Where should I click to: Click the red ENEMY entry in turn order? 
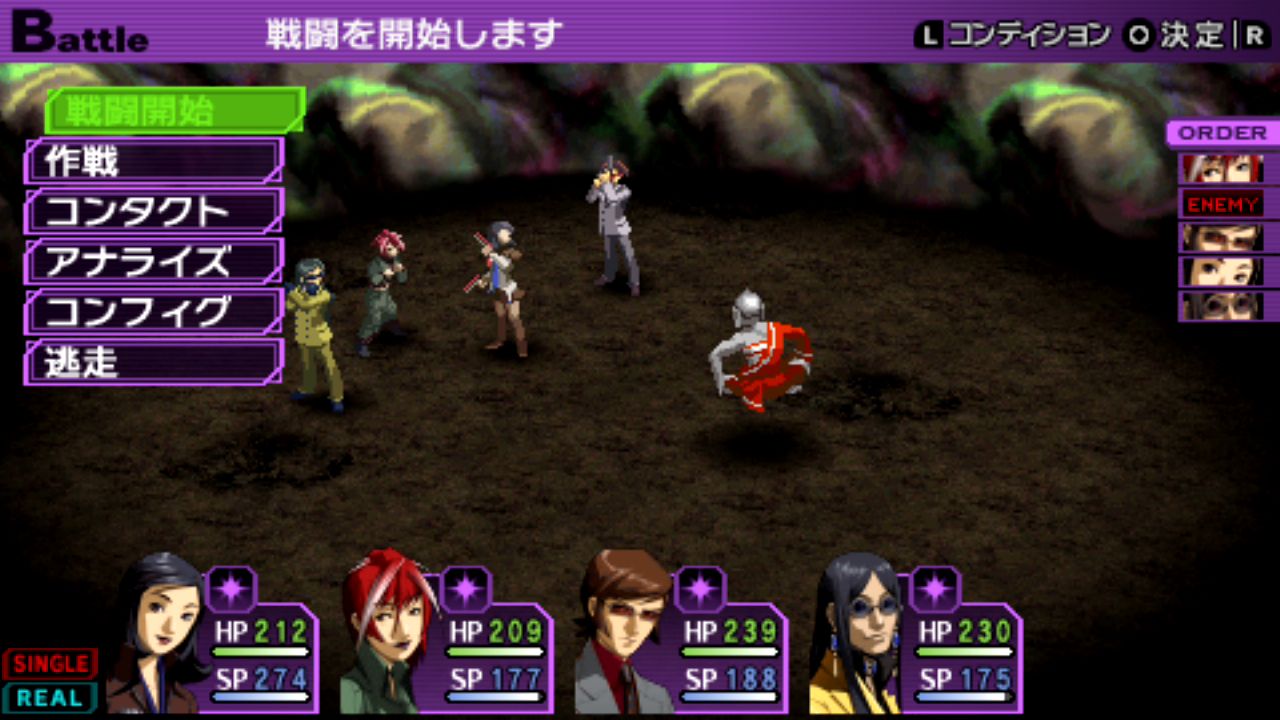[1223, 204]
